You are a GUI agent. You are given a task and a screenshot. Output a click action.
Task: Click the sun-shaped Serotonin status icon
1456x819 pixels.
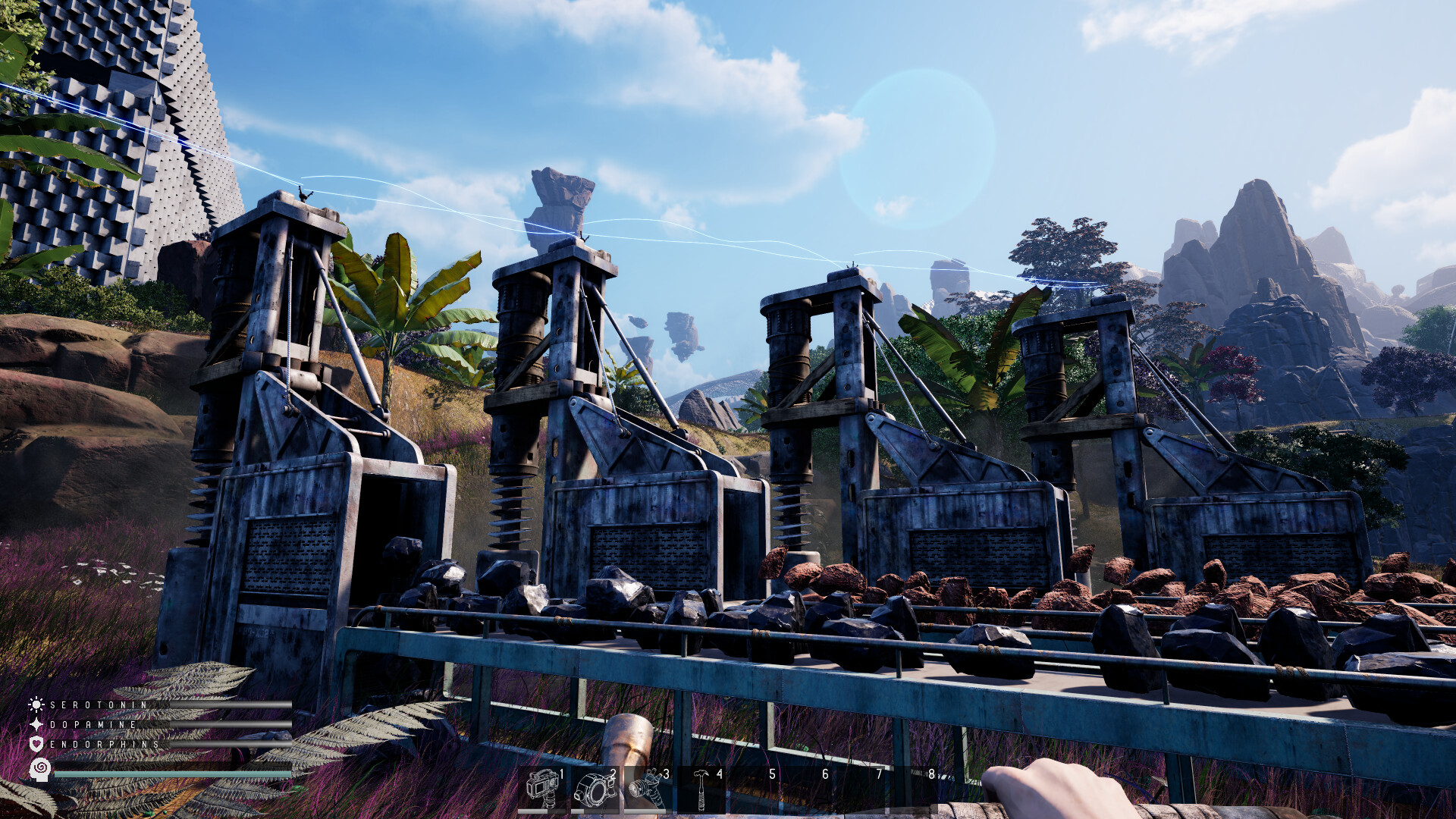tap(36, 704)
